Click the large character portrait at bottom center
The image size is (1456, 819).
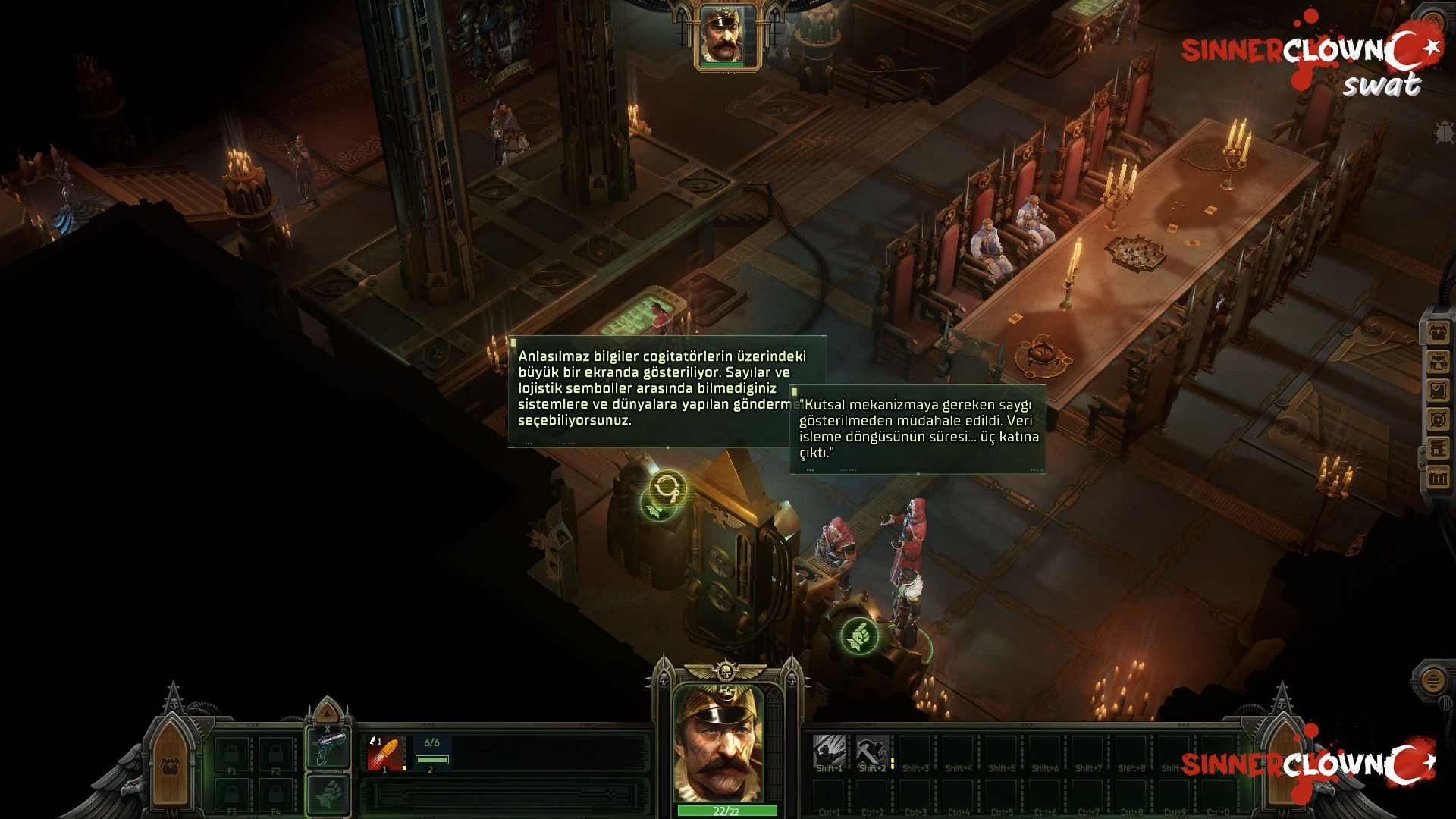pyautogui.click(x=718, y=743)
